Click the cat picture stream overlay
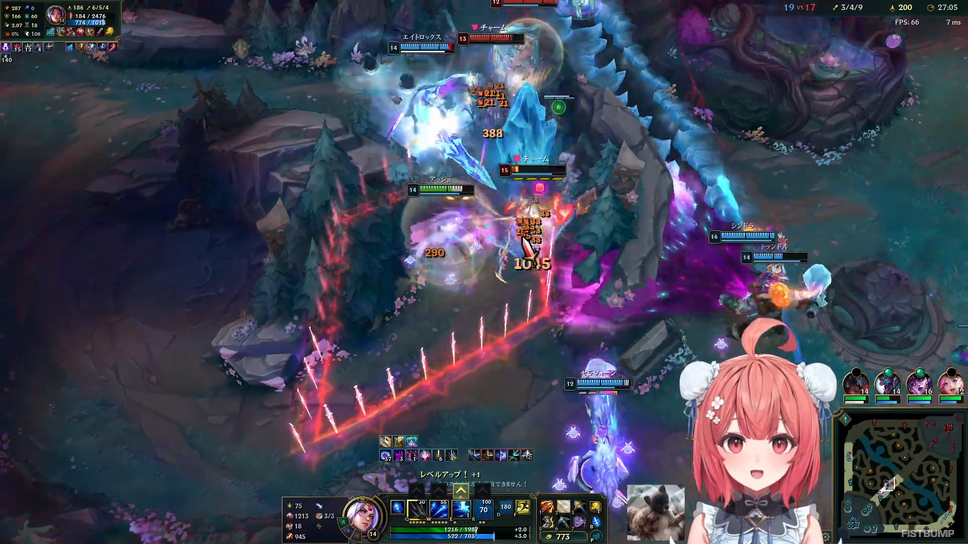968x544 pixels. click(655, 511)
